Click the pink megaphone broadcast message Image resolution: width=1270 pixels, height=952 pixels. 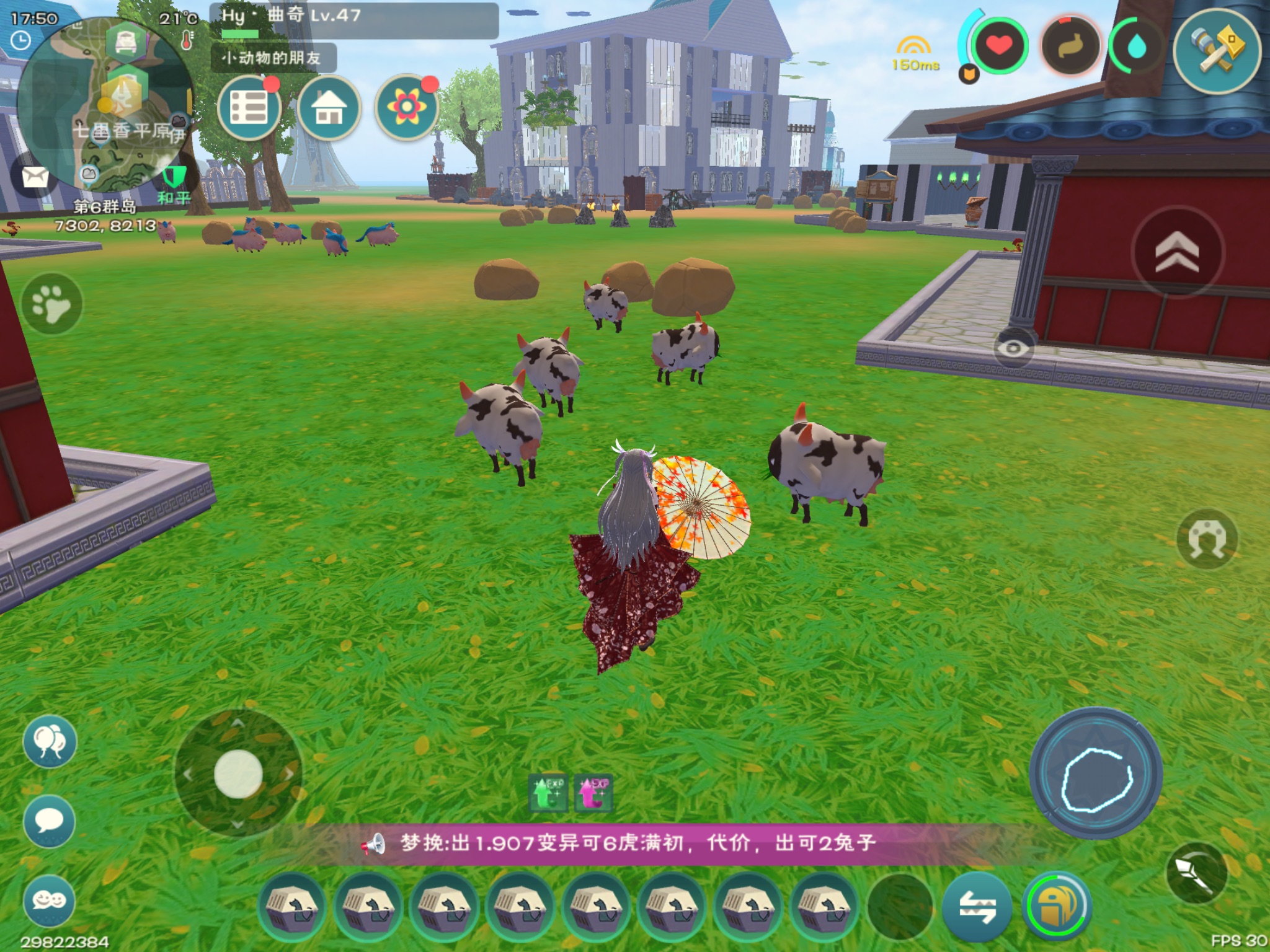tap(620, 844)
